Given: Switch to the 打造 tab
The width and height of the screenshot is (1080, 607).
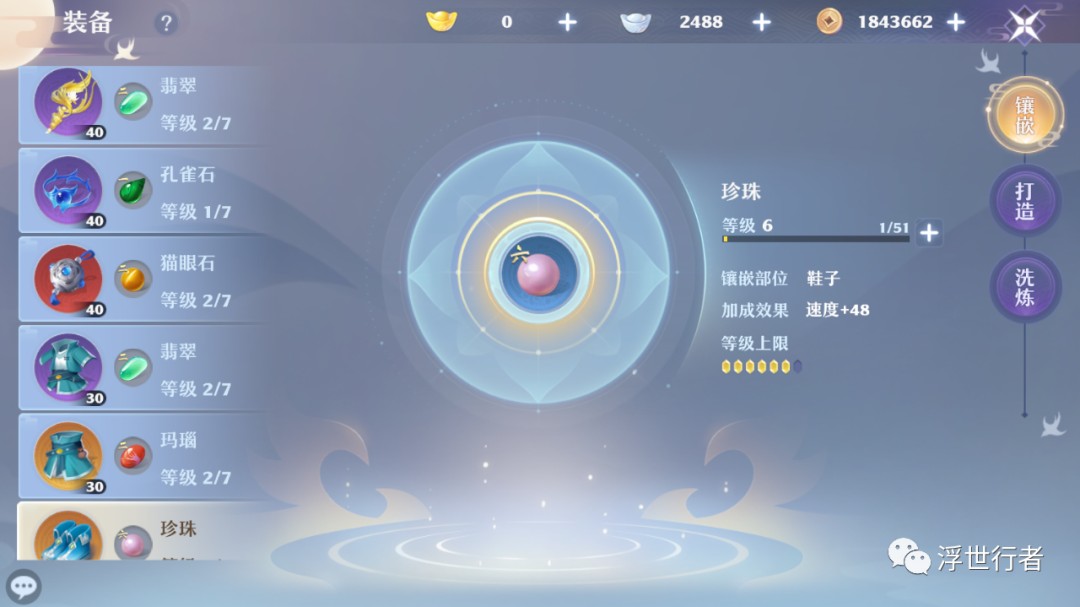Looking at the screenshot, I should coord(1024,200).
